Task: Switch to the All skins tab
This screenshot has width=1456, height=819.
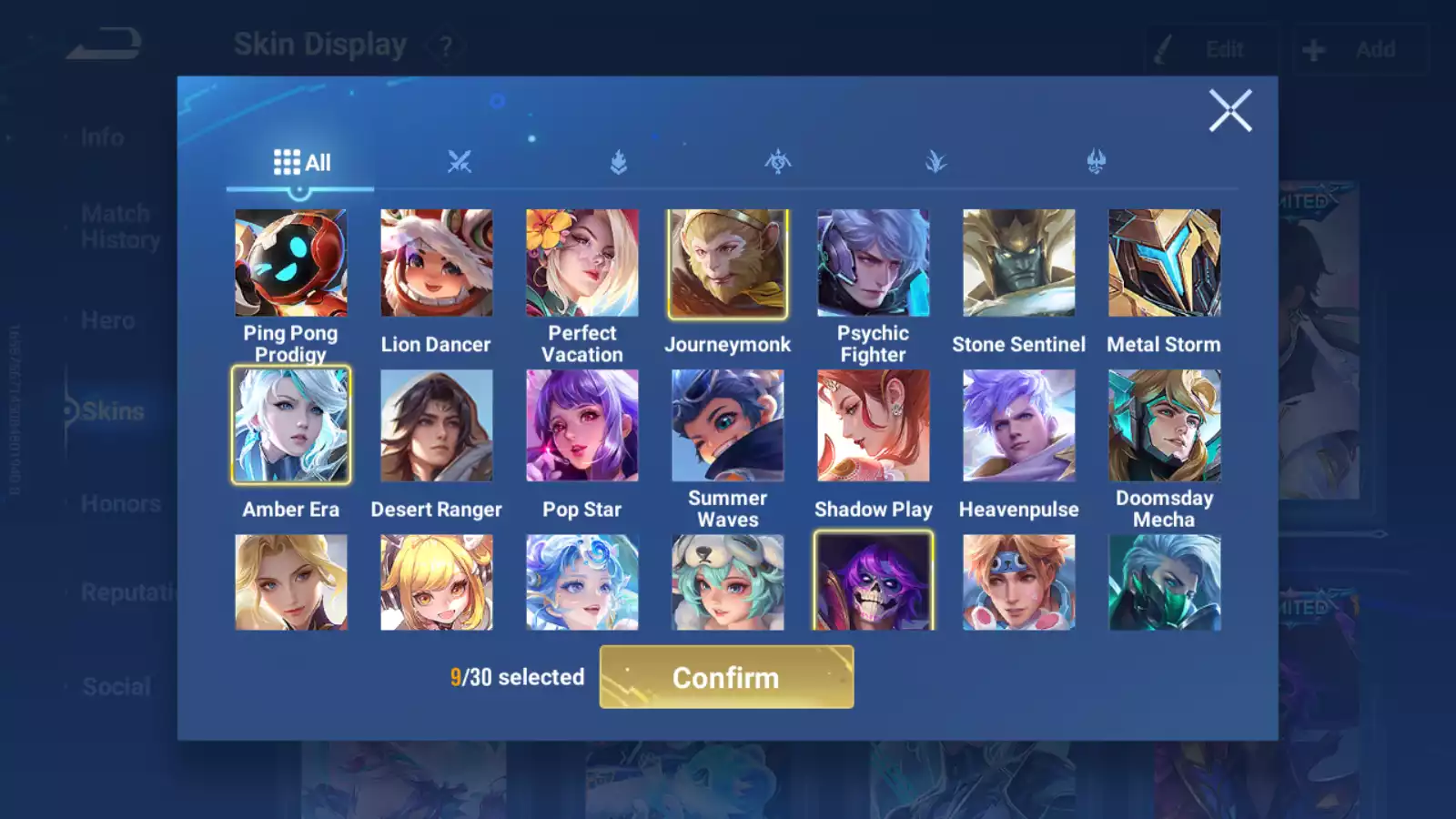Action: (x=301, y=163)
